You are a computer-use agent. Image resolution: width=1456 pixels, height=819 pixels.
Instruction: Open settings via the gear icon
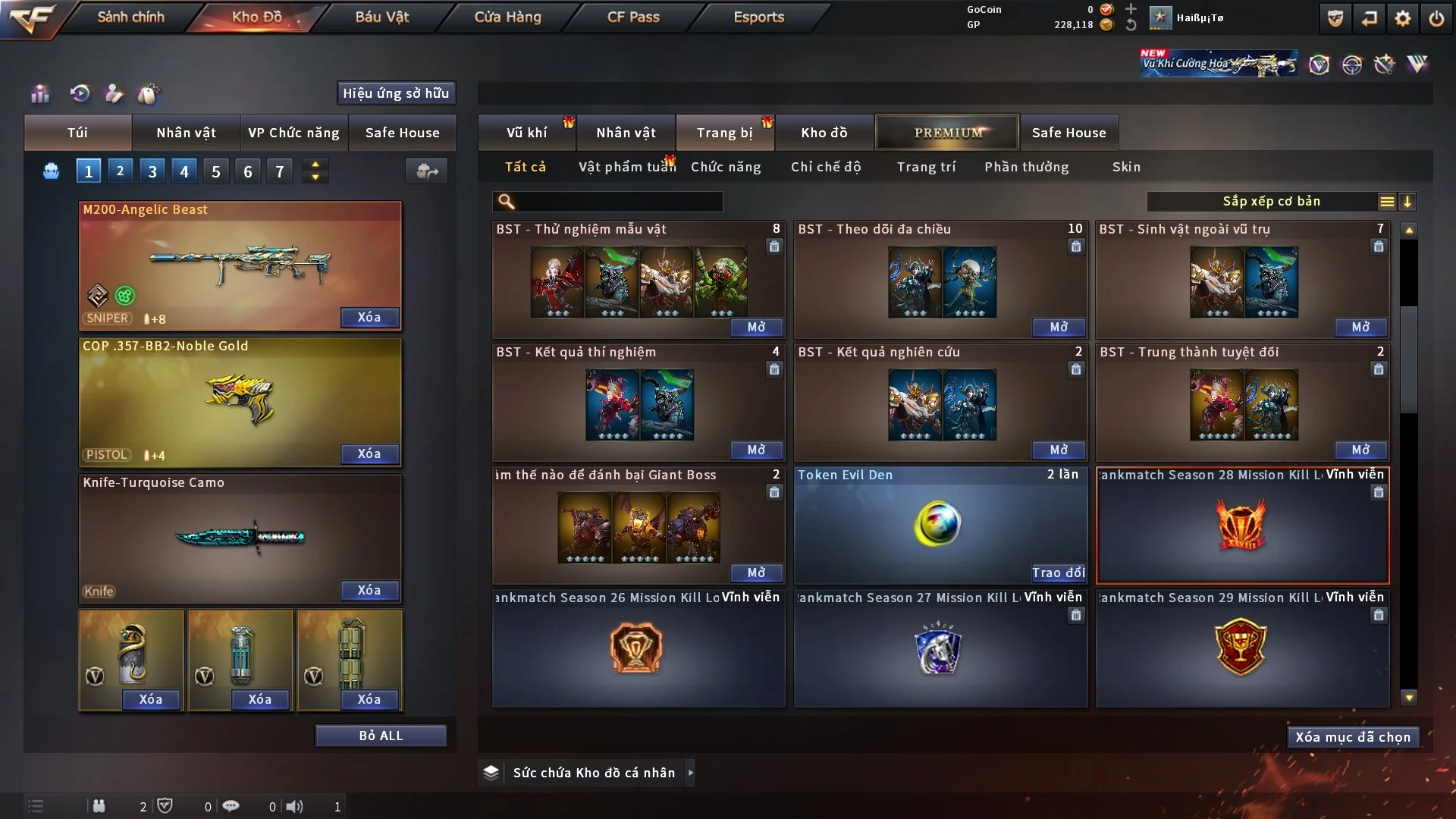[x=1402, y=18]
